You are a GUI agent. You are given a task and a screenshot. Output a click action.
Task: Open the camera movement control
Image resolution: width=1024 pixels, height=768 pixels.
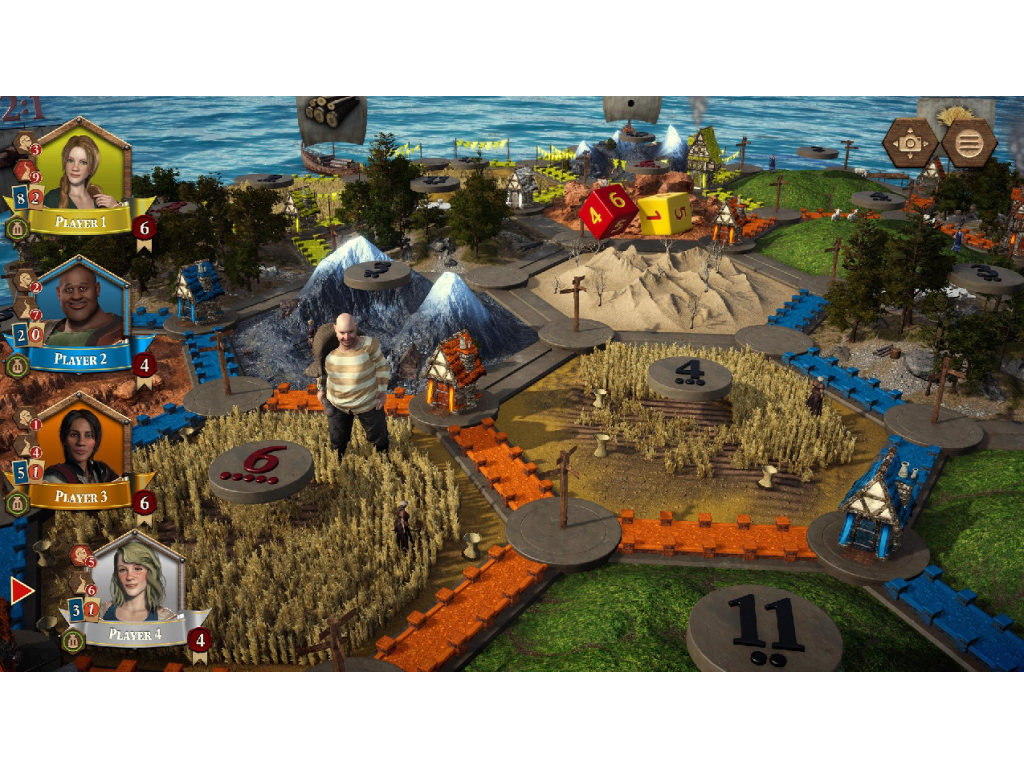pos(909,143)
